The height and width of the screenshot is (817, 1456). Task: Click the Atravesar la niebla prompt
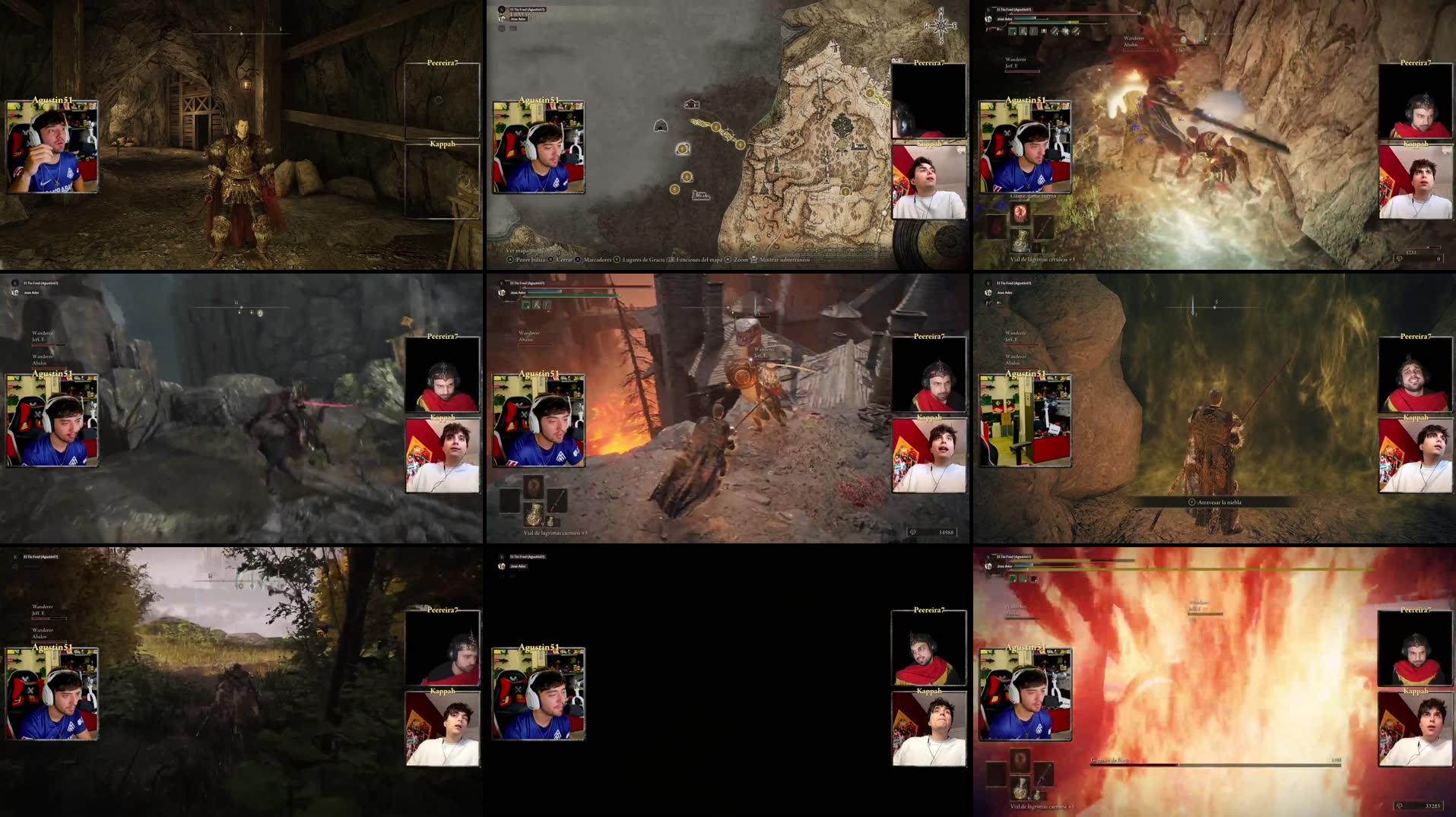pyautogui.click(x=1217, y=501)
